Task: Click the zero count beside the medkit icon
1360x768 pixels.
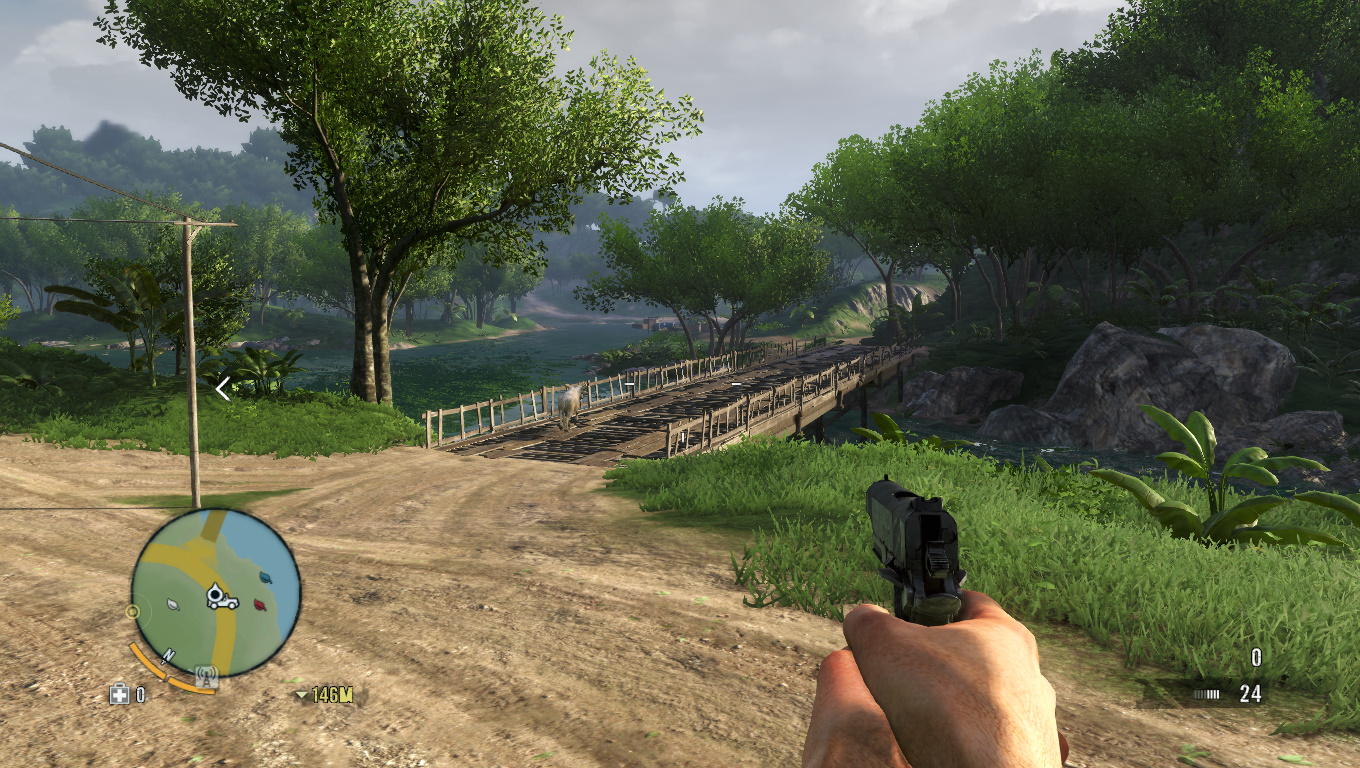Action: coord(140,694)
